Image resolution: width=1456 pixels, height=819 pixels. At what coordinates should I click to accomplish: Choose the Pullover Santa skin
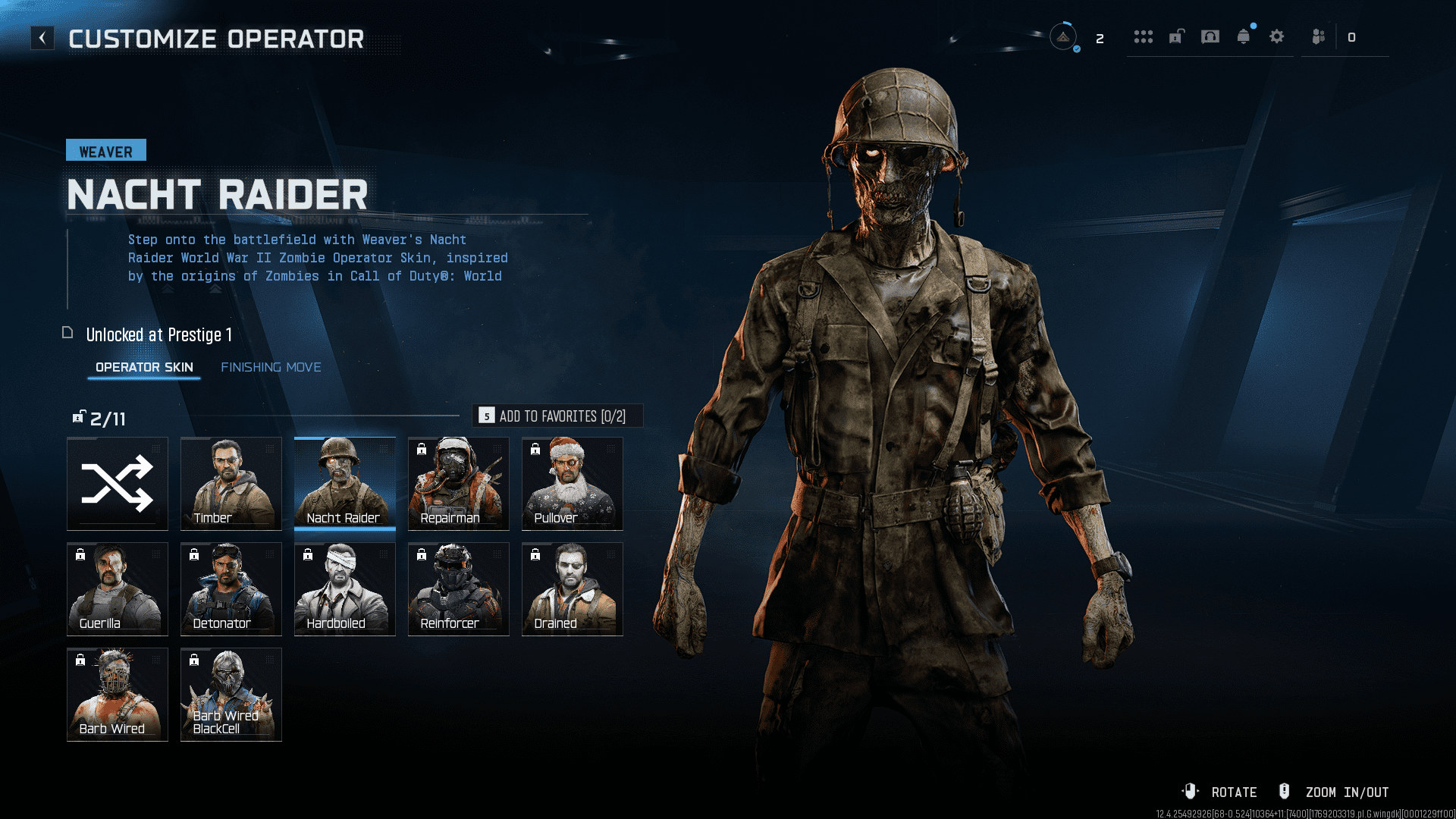573,484
